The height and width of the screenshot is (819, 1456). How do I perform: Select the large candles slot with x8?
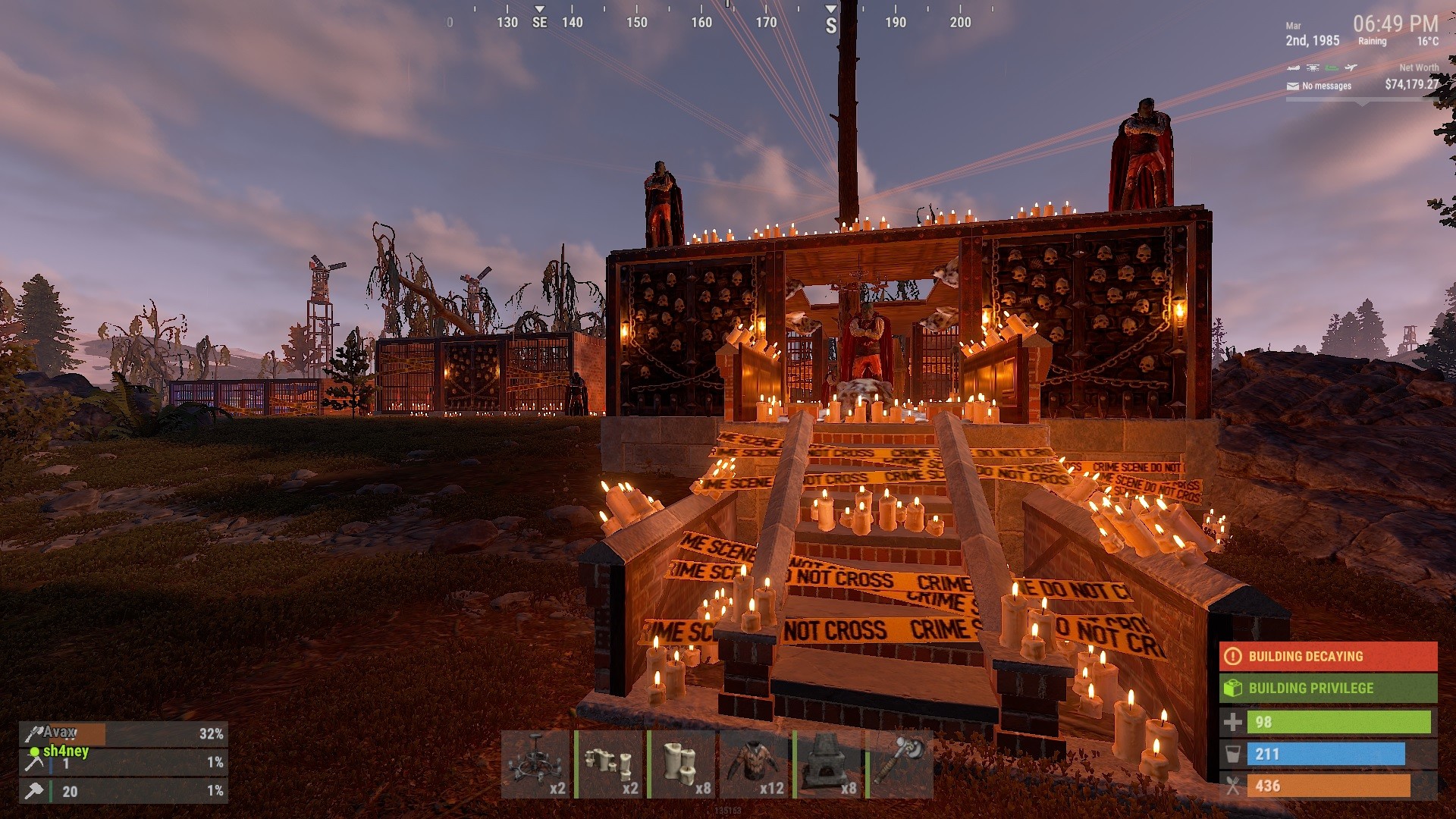682,764
